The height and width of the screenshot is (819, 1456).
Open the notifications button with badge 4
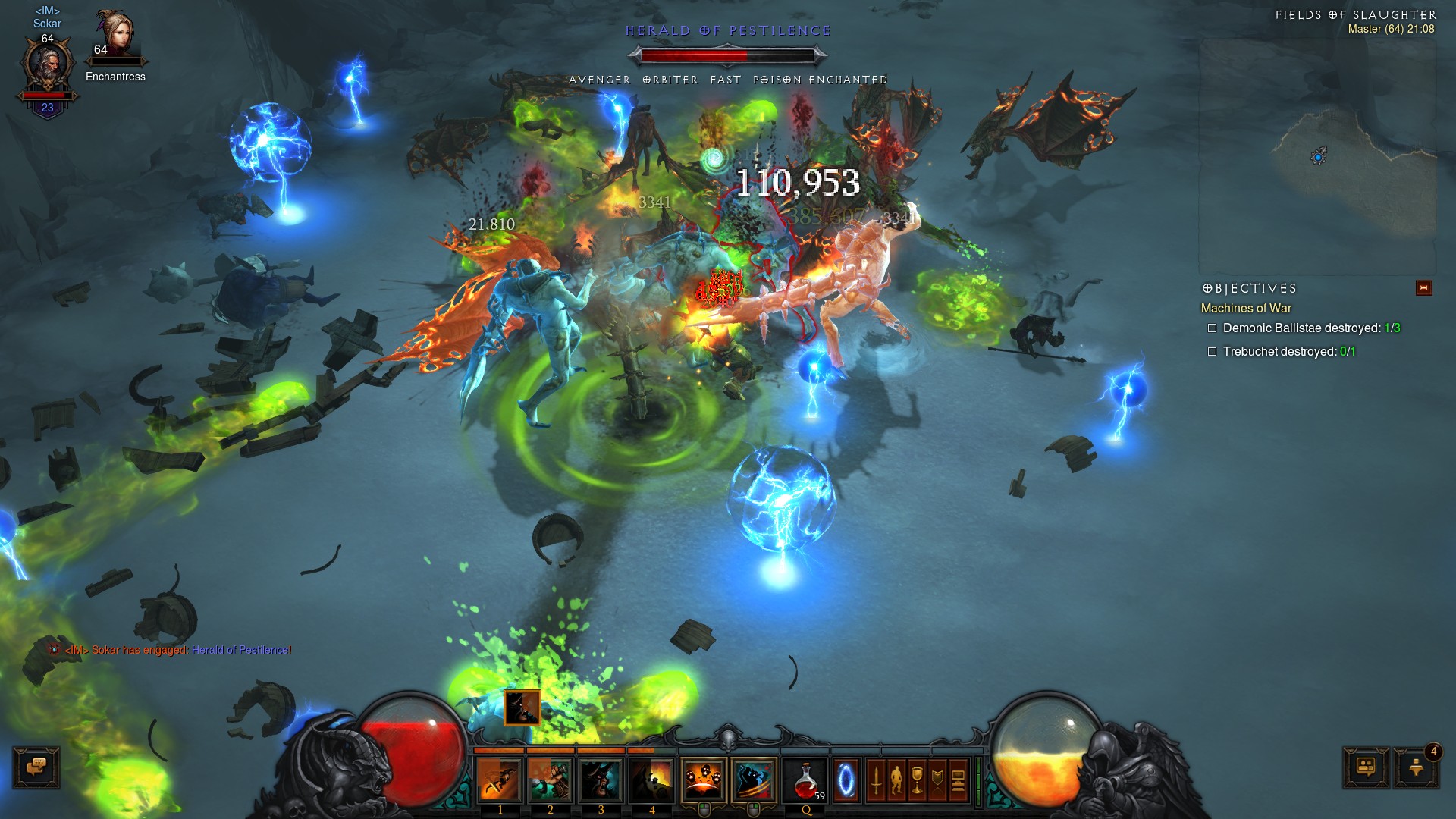(1416, 767)
